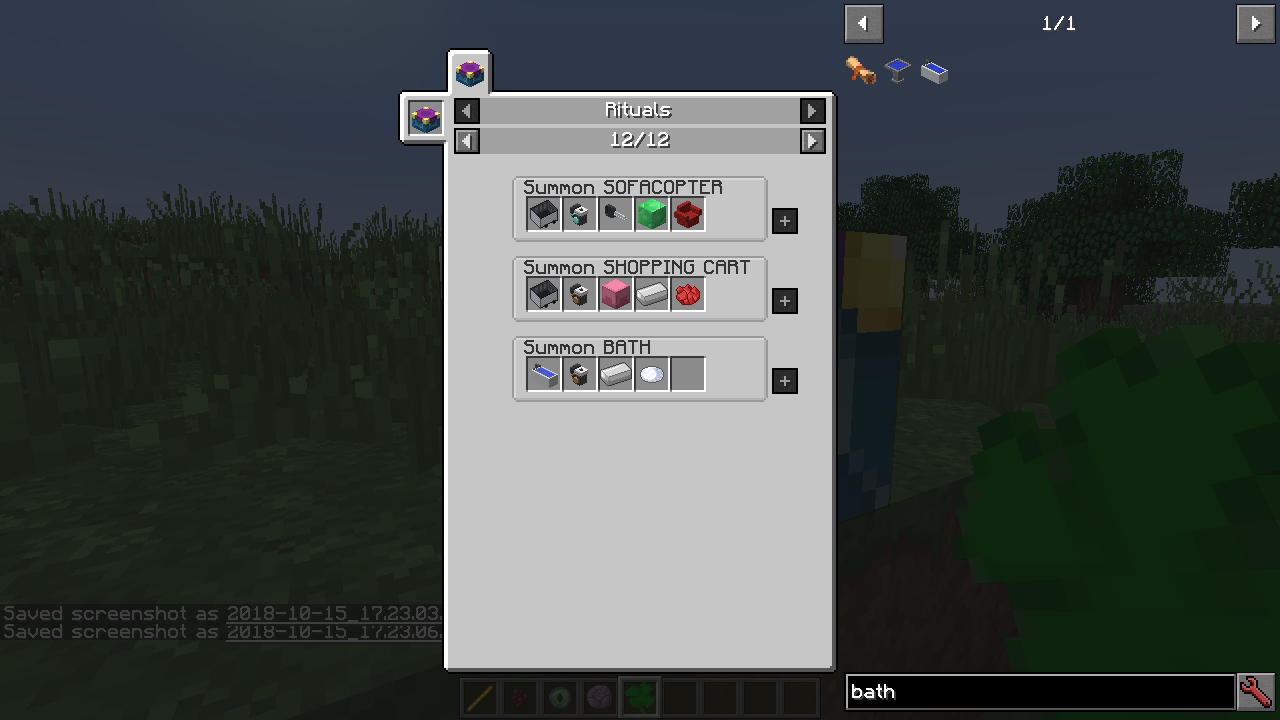
Task: Click the red sofa ingredient in Summon SOFACOPTER
Action: (687, 213)
